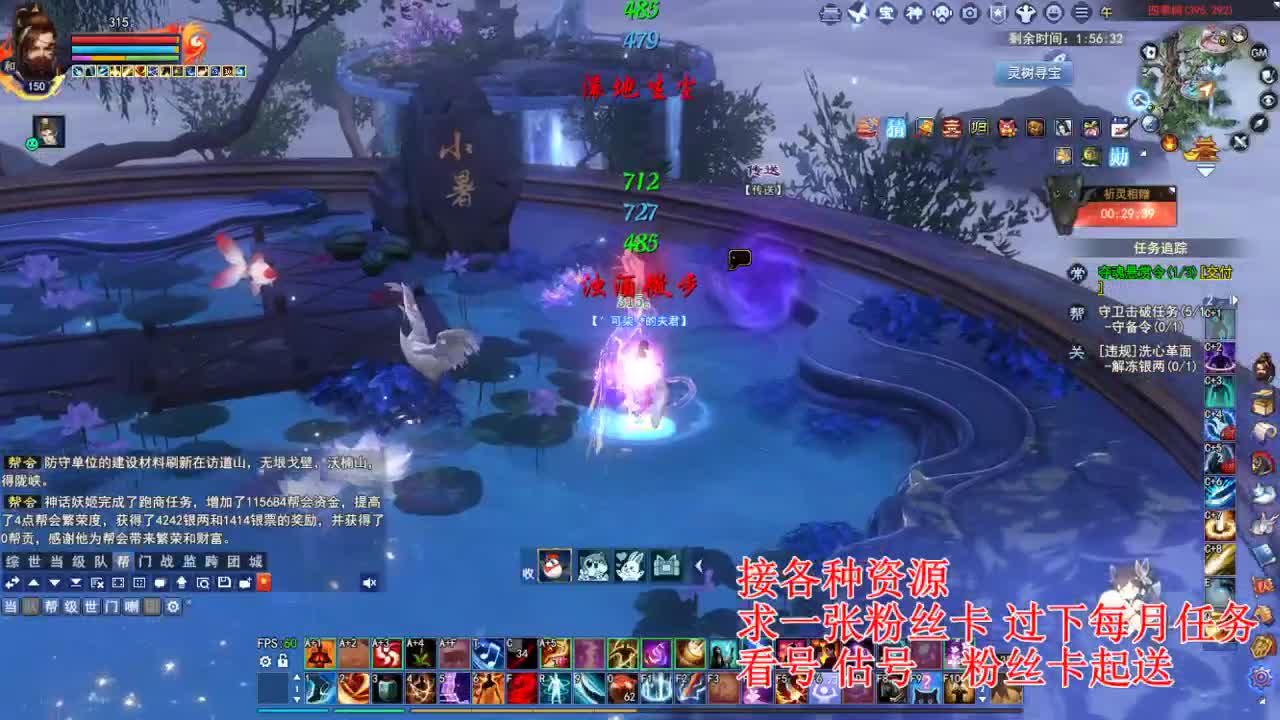Screen dimensions: 1280x720
Task: Activate skill slot 1 in the hotbar
Action: click(x=318, y=690)
